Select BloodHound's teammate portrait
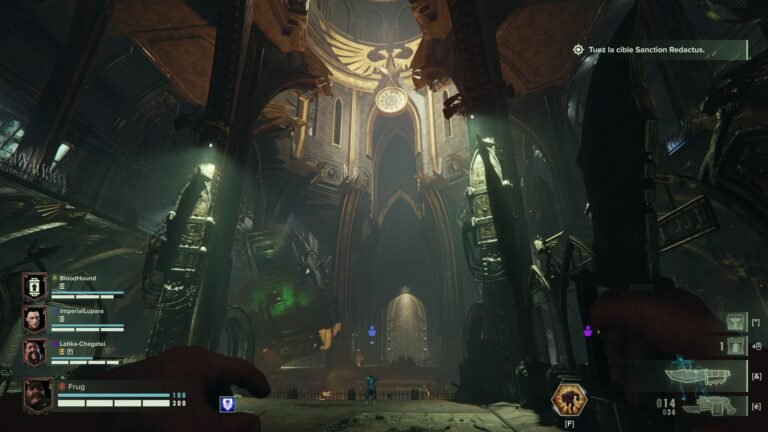The width and height of the screenshot is (768, 432). coord(34,287)
